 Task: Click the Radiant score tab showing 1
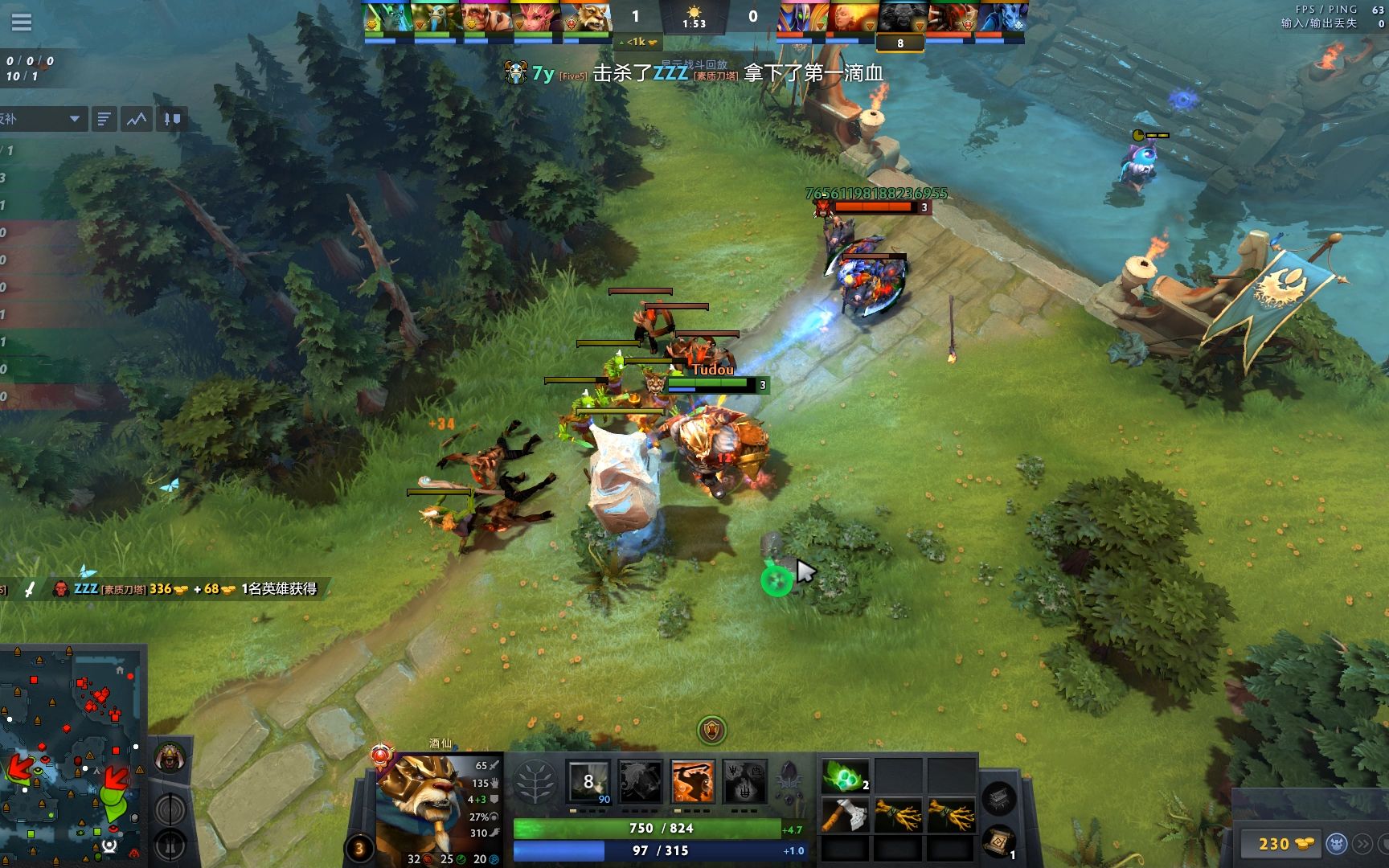(634, 14)
